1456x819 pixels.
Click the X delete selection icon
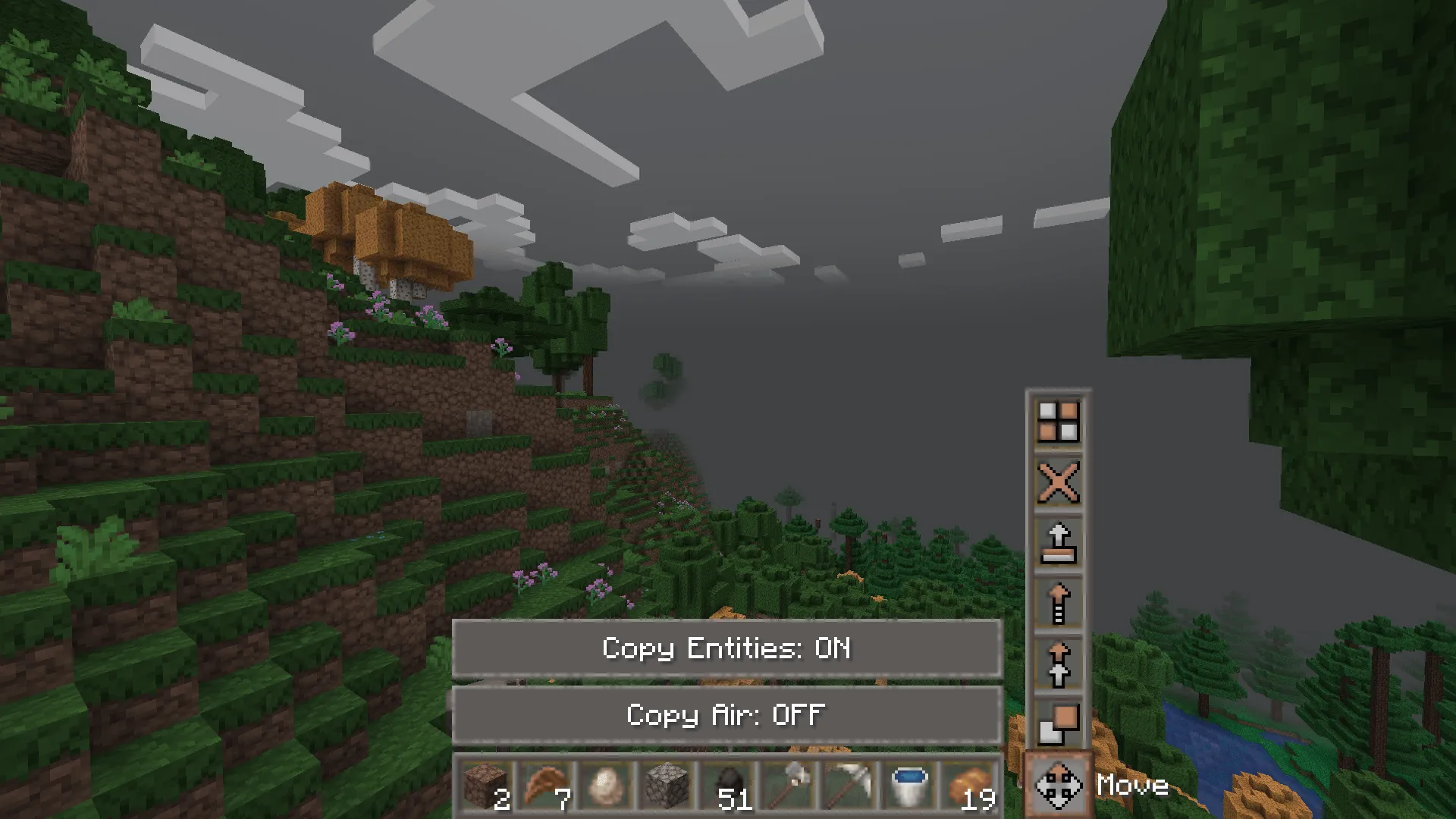click(1059, 483)
